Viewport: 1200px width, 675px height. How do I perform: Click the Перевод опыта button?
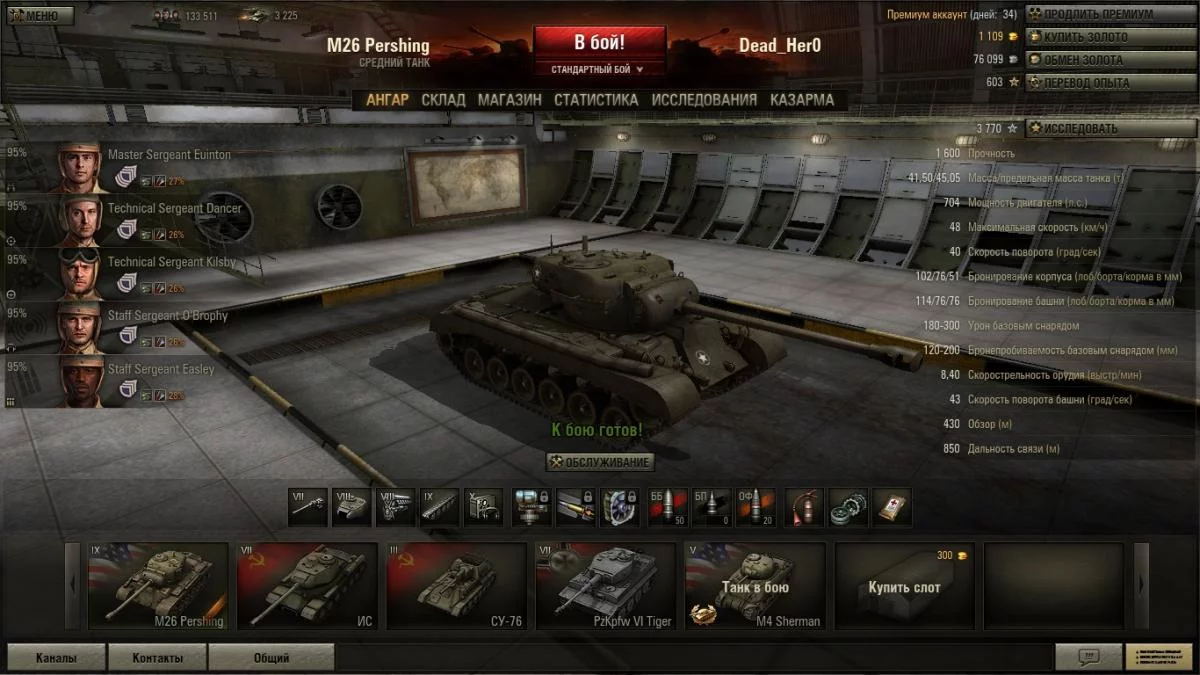(x=1110, y=82)
